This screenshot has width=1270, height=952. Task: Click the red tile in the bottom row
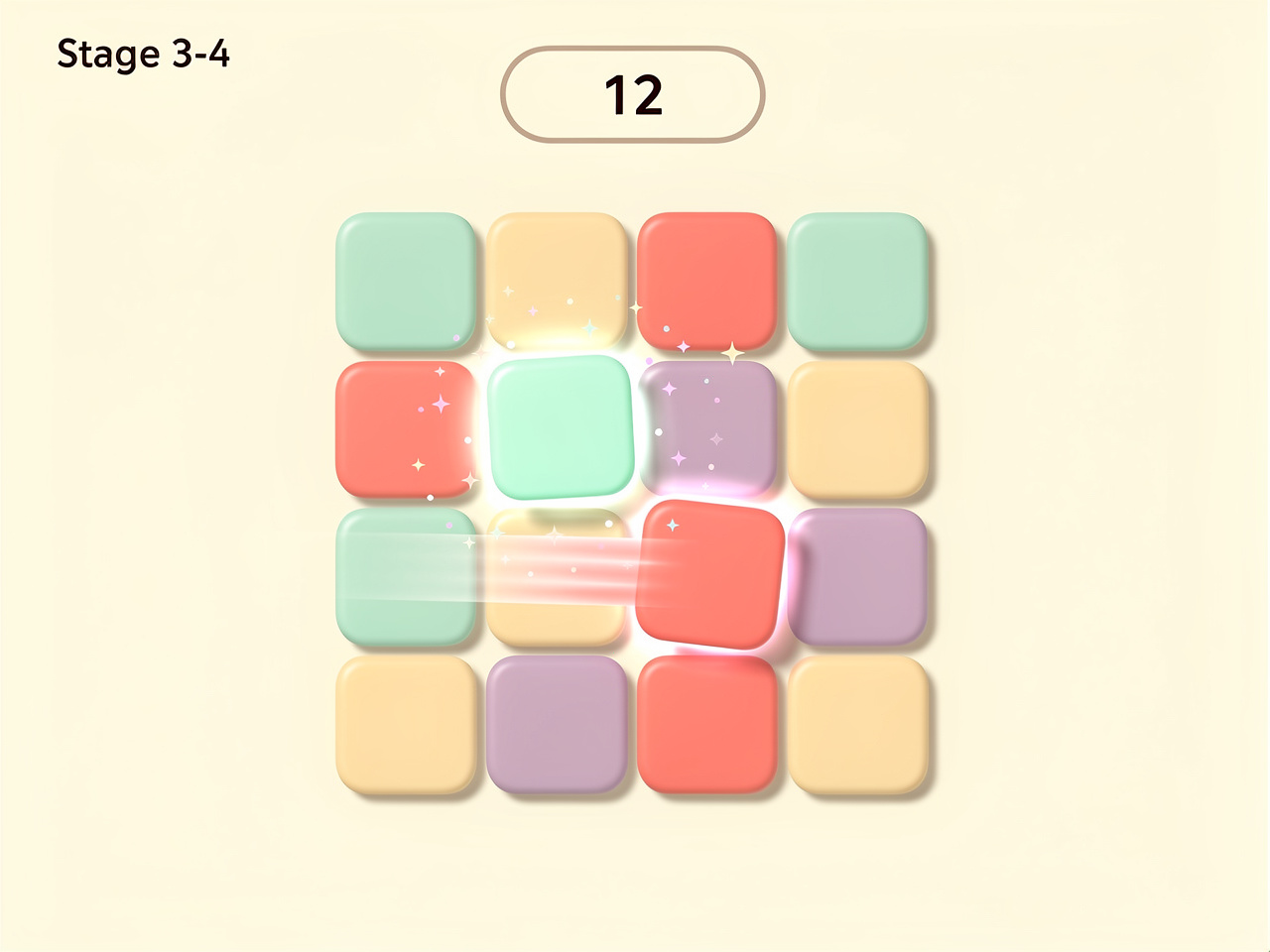pyautogui.click(x=707, y=729)
